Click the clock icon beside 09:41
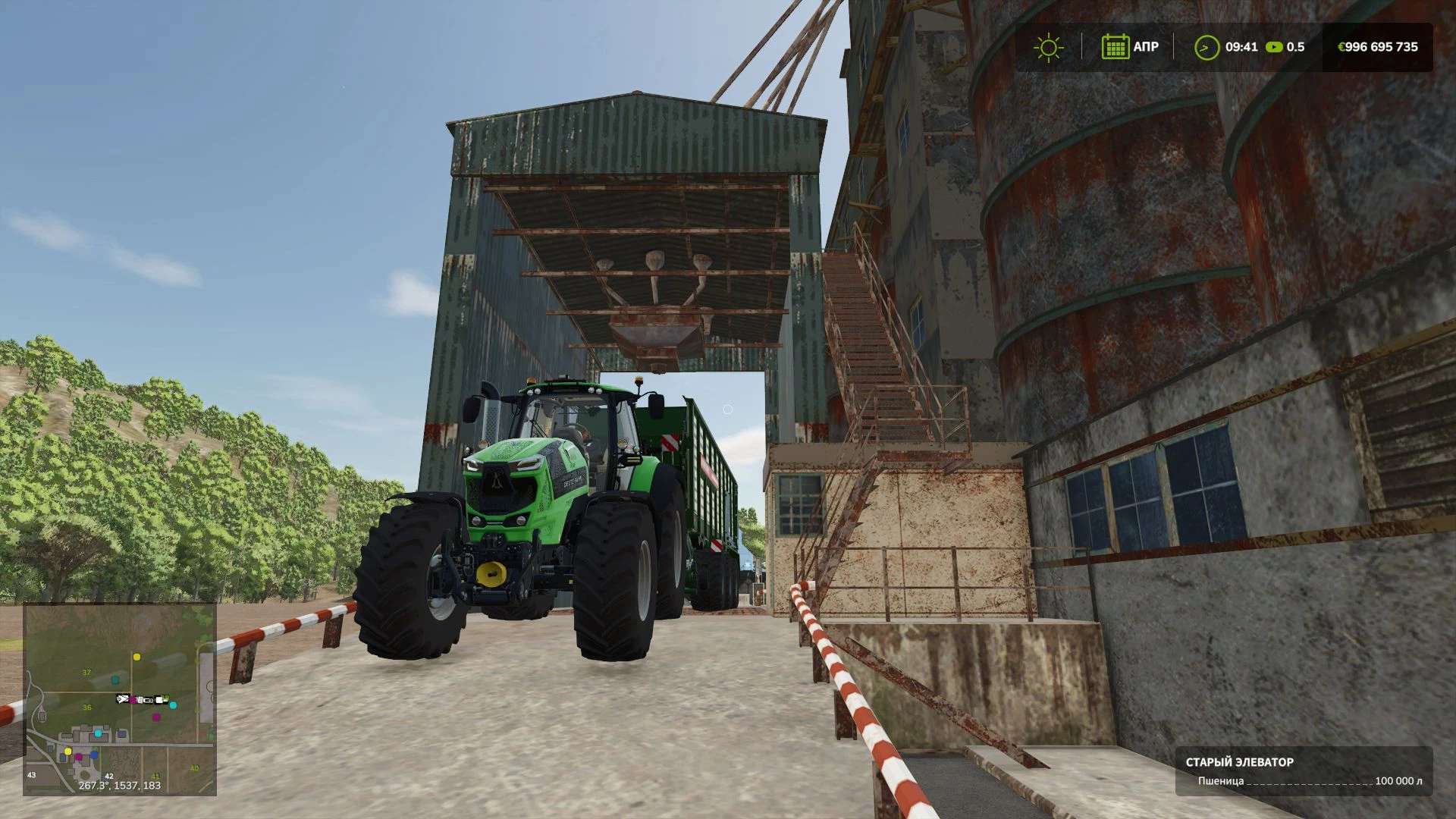Screen dimensions: 1456x819 (1206, 47)
